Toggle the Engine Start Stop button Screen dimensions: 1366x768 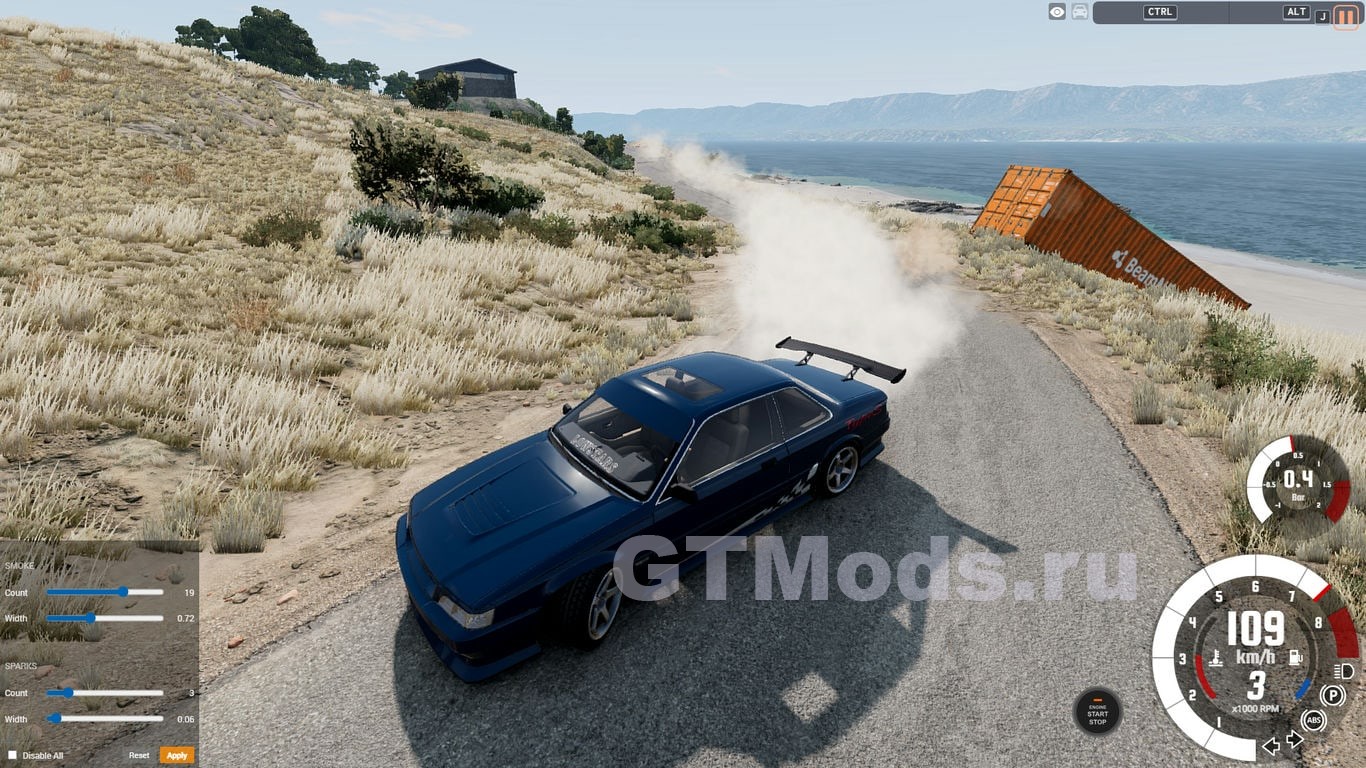pyautogui.click(x=1097, y=711)
